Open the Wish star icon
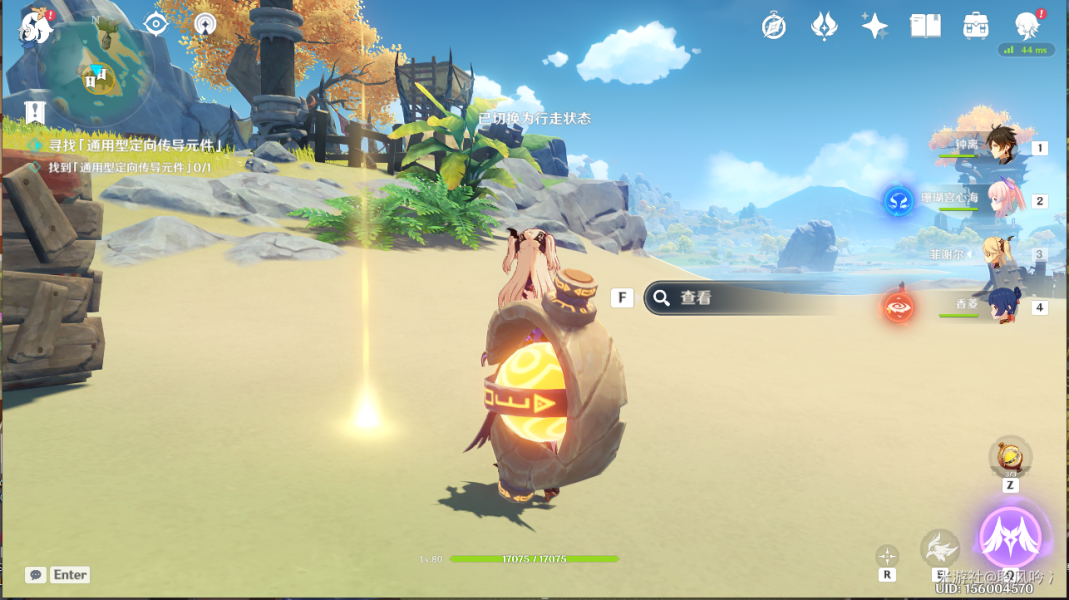The image size is (1069, 600). pos(875,26)
